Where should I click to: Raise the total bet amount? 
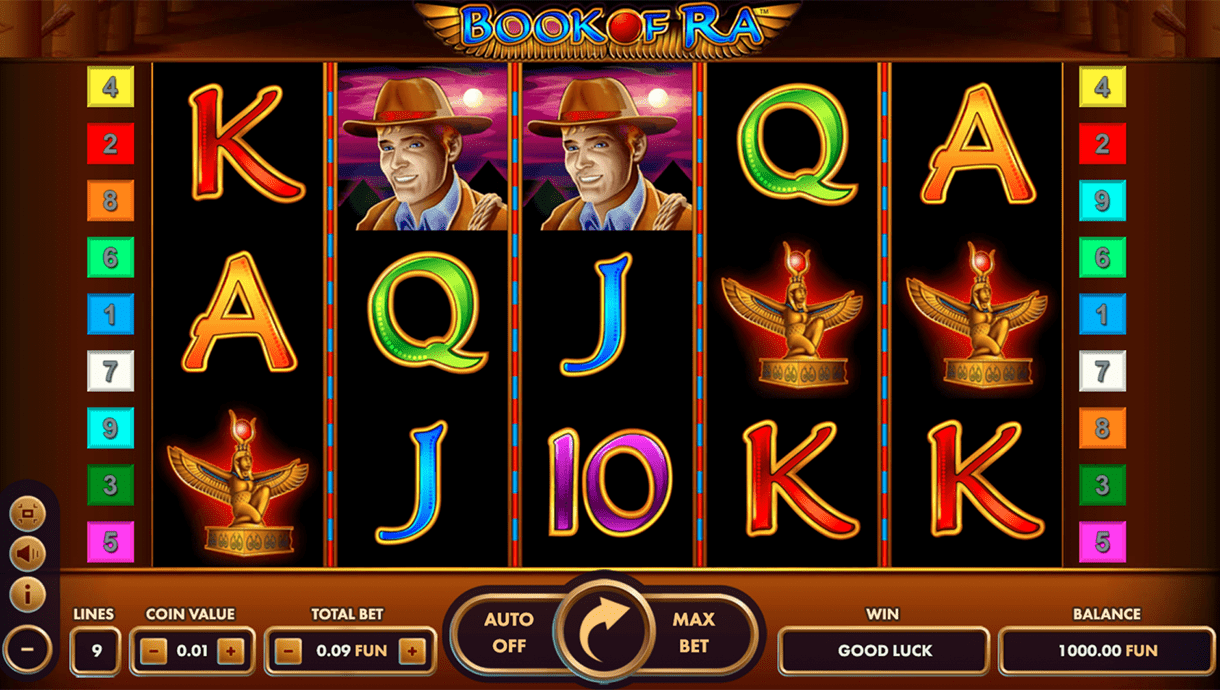pyautogui.click(x=412, y=651)
